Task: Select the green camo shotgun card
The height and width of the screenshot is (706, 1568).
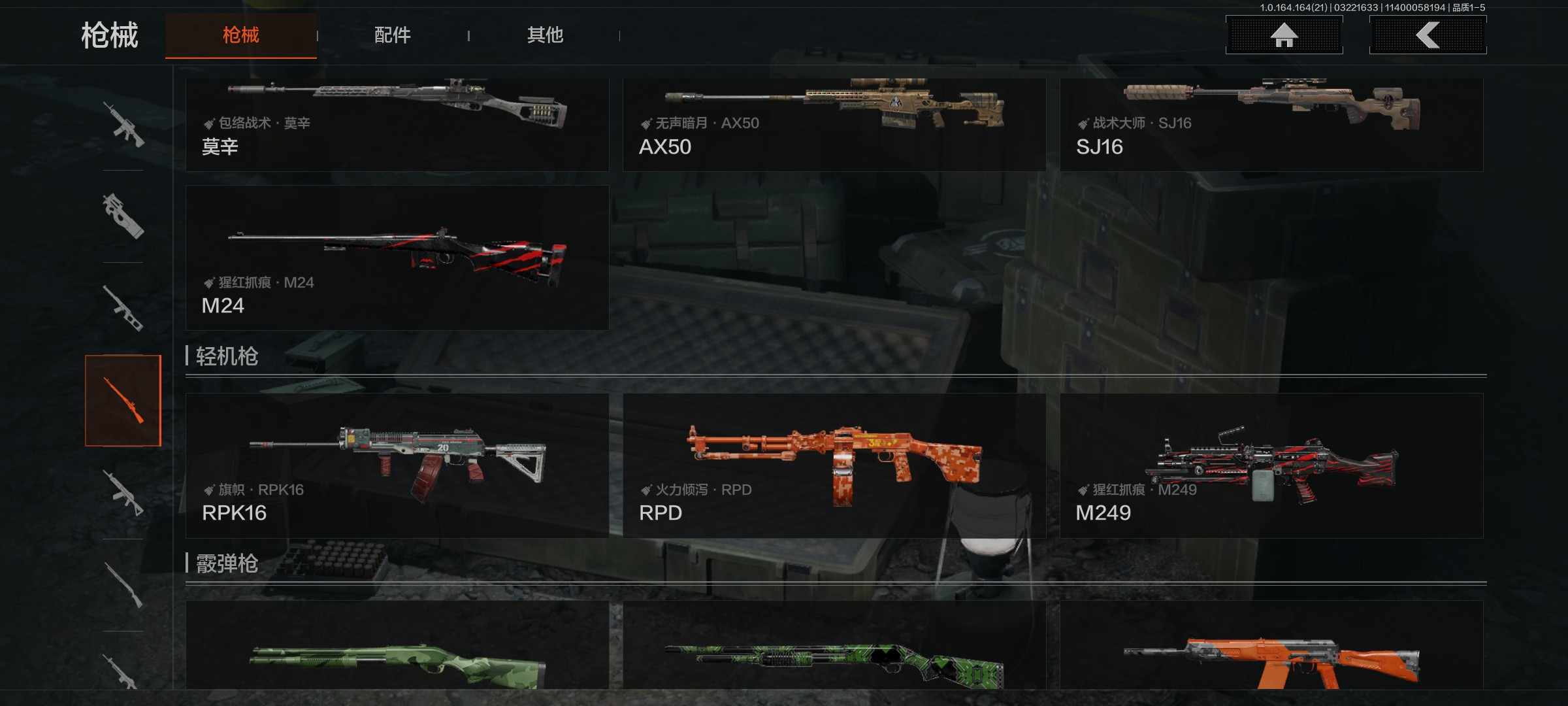Action: point(397,647)
